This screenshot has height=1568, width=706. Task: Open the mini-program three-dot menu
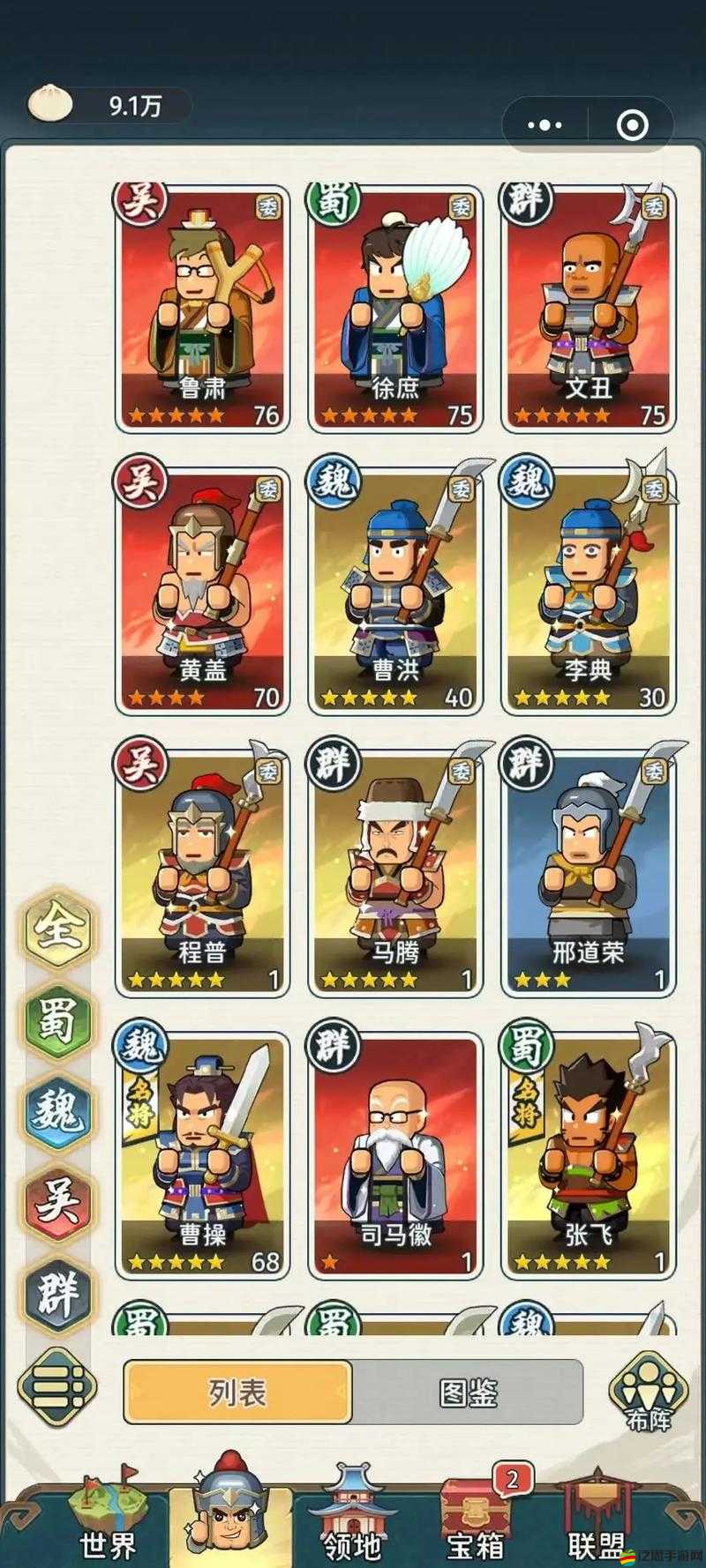pyautogui.click(x=545, y=125)
